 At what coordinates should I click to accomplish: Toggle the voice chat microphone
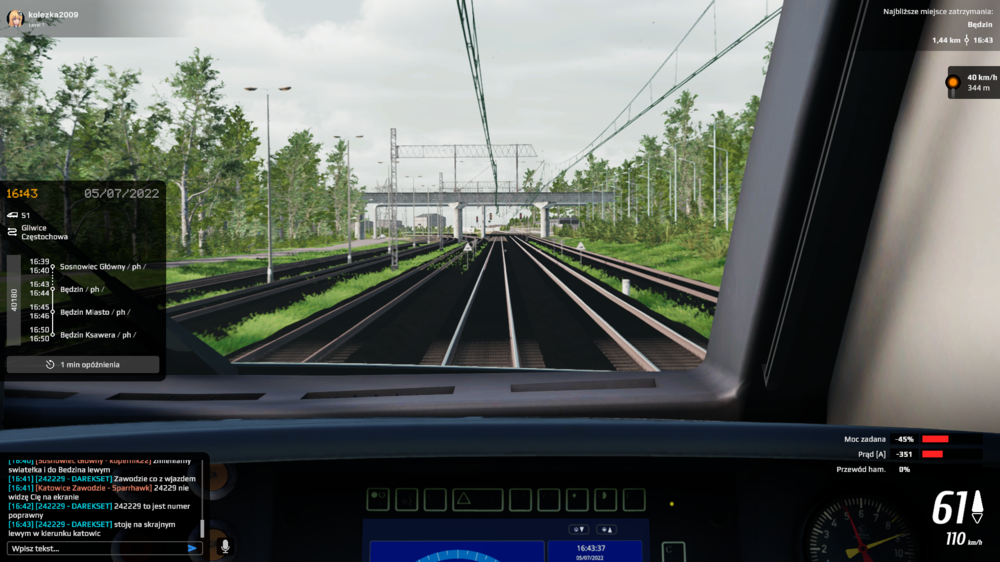tap(224, 547)
